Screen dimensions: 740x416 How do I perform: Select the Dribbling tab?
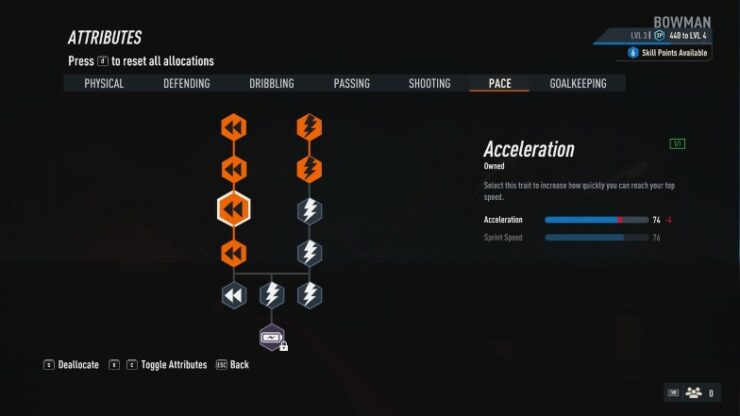[272, 84]
